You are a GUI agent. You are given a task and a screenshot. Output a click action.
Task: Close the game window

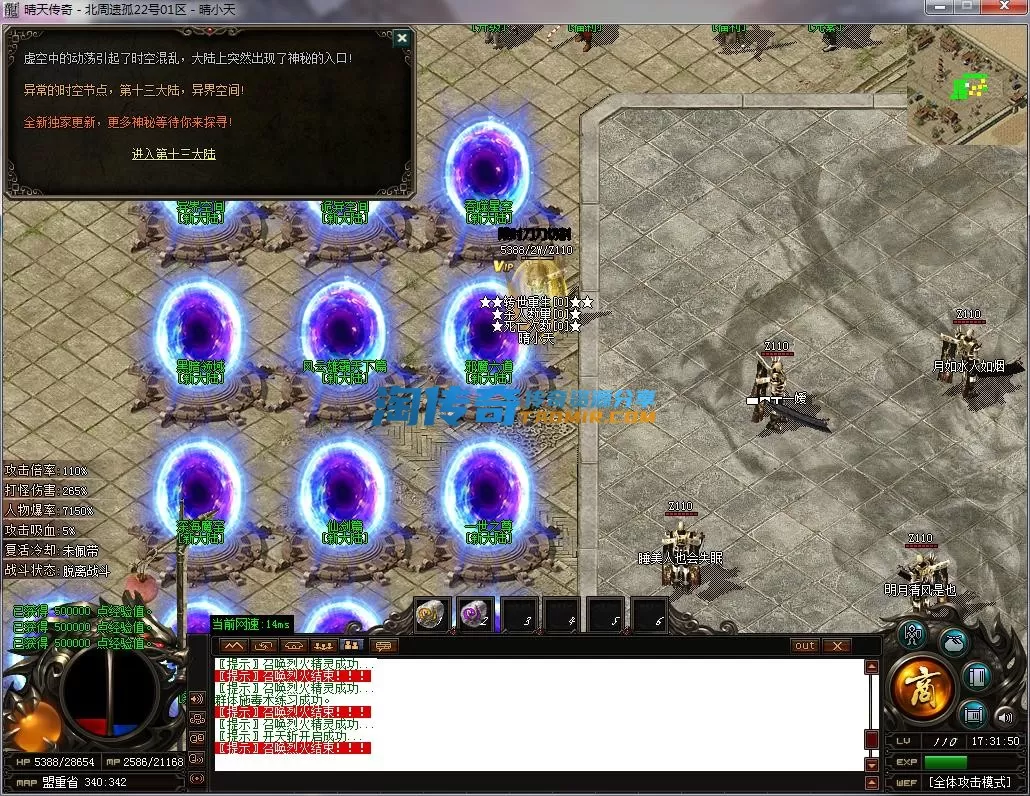pyautogui.click(x=1003, y=7)
